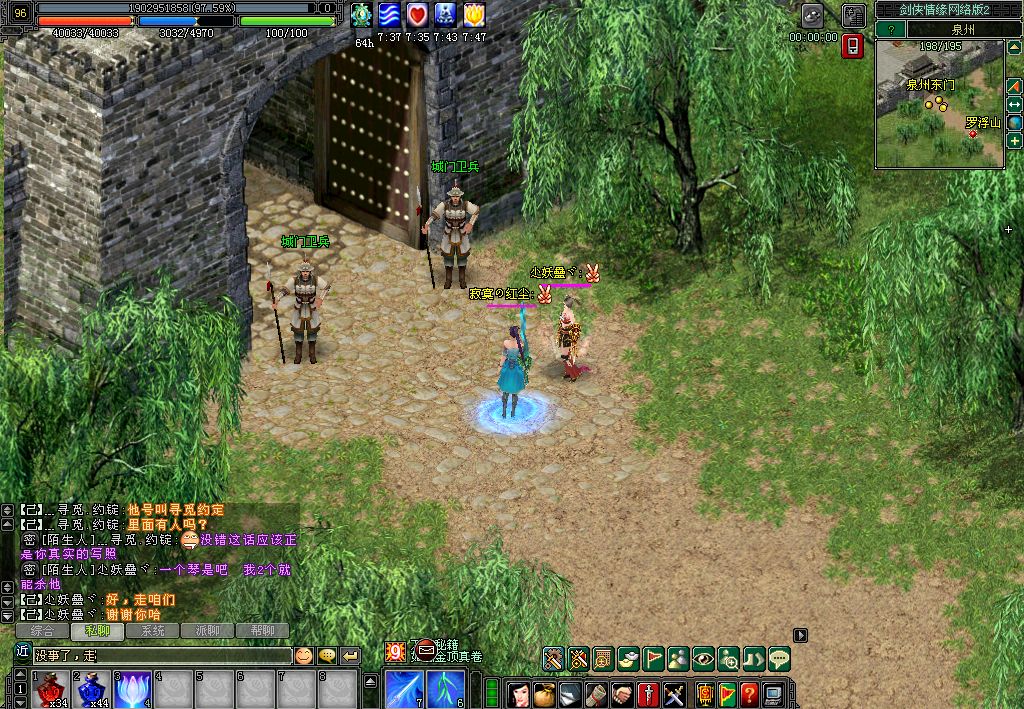
Task: Activate the lotus flower skill in slot 3
Action: (x=133, y=690)
